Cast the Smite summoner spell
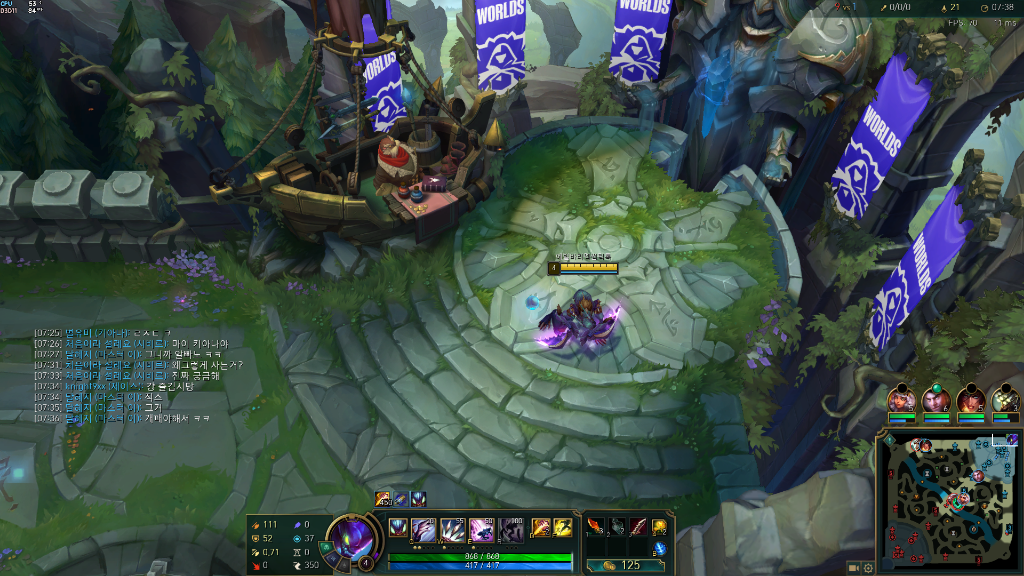 pyautogui.click(x=540, y=527)
